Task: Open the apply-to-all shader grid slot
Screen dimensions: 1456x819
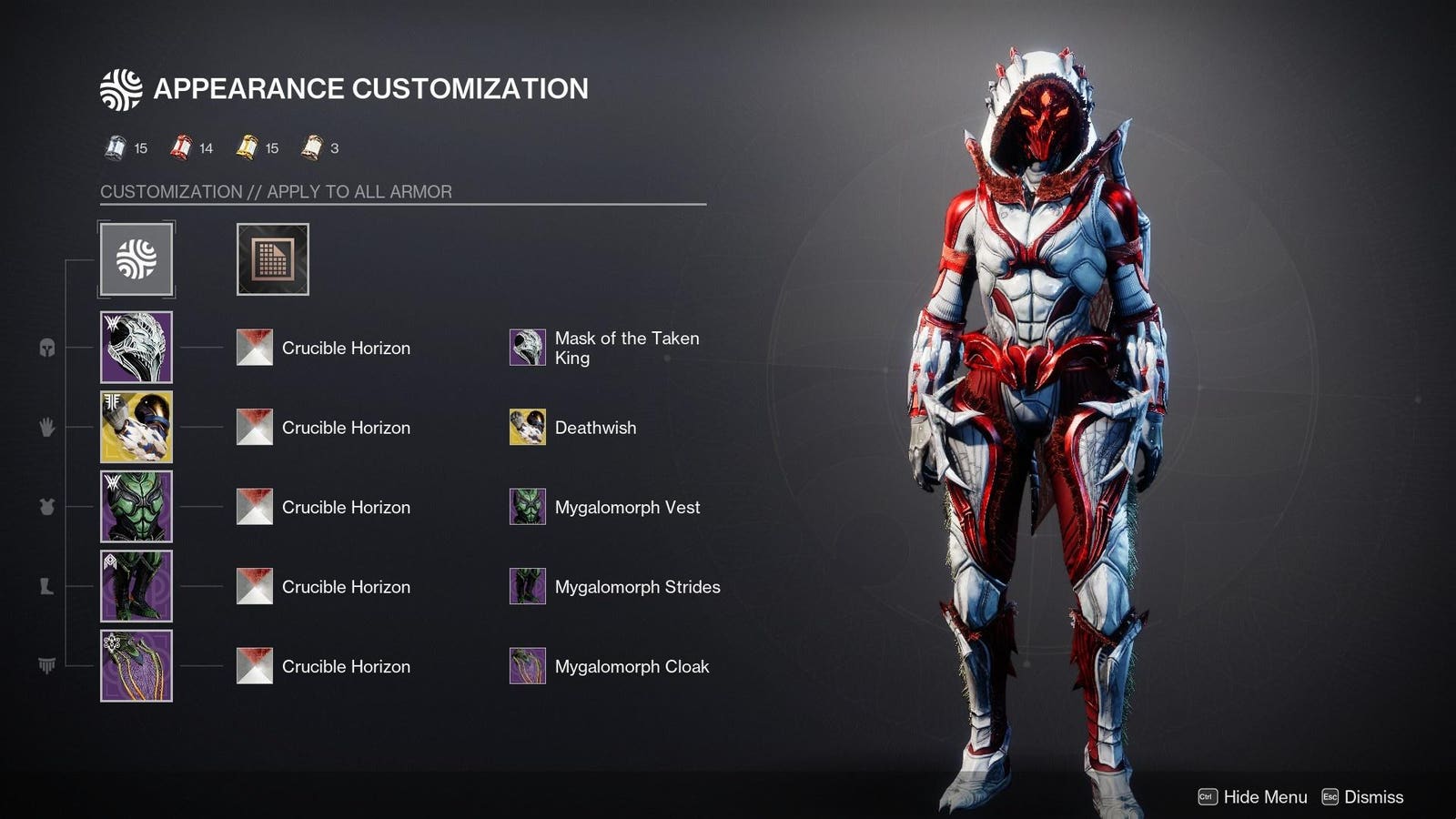Action: pyautogui.click(x=273, y=259)
